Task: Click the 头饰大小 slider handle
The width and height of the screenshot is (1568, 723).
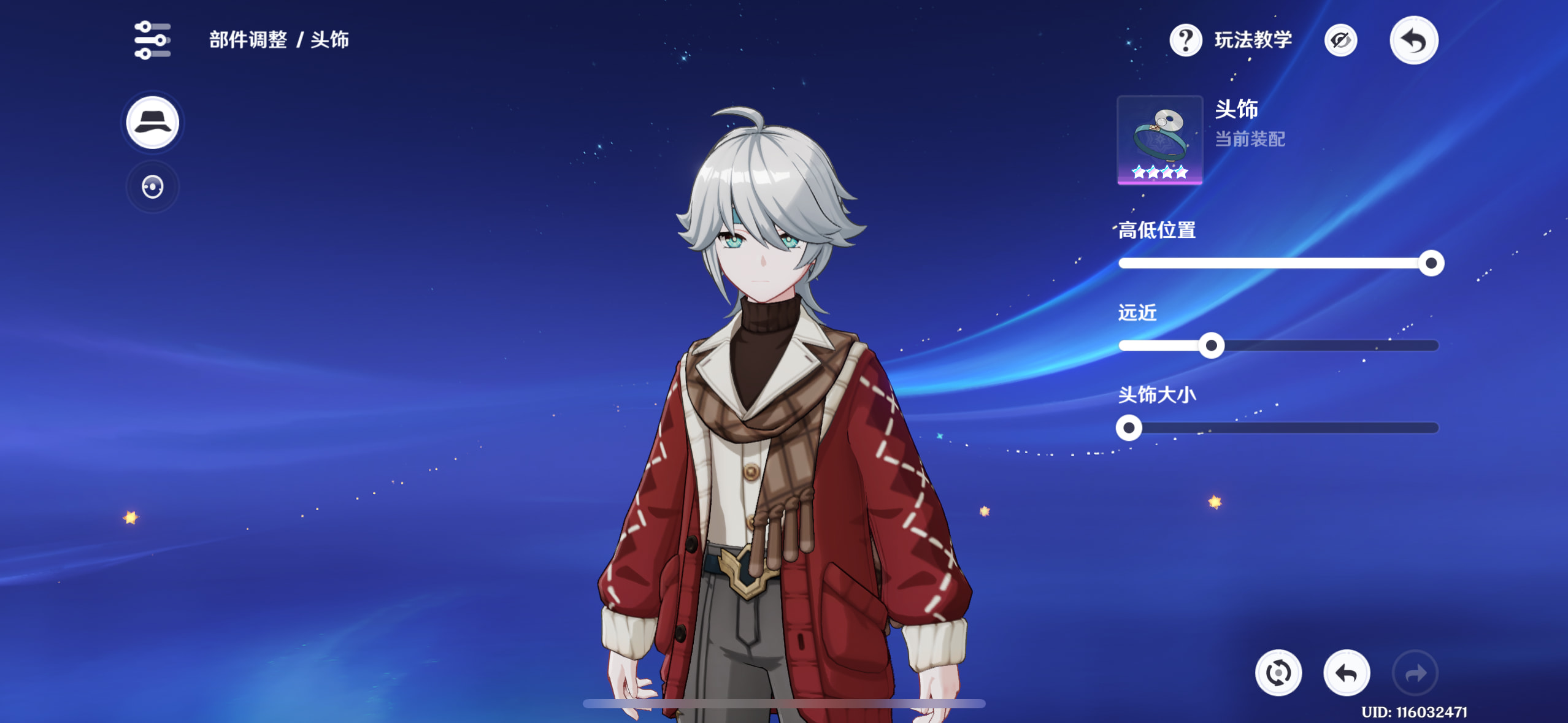Action: pyautogui.click(x=1129, y=428)
